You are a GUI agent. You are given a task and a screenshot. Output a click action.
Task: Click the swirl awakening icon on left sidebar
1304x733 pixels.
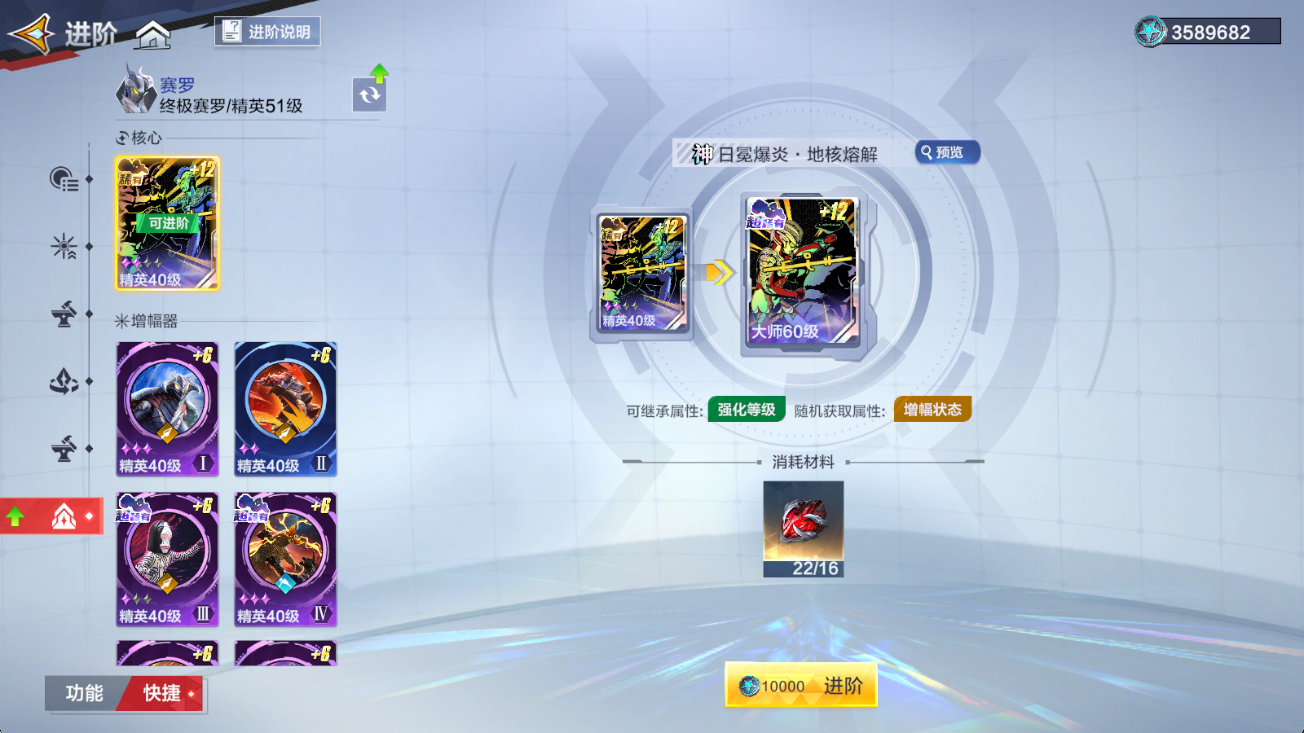pyautogui.click(x=63, y=380)
